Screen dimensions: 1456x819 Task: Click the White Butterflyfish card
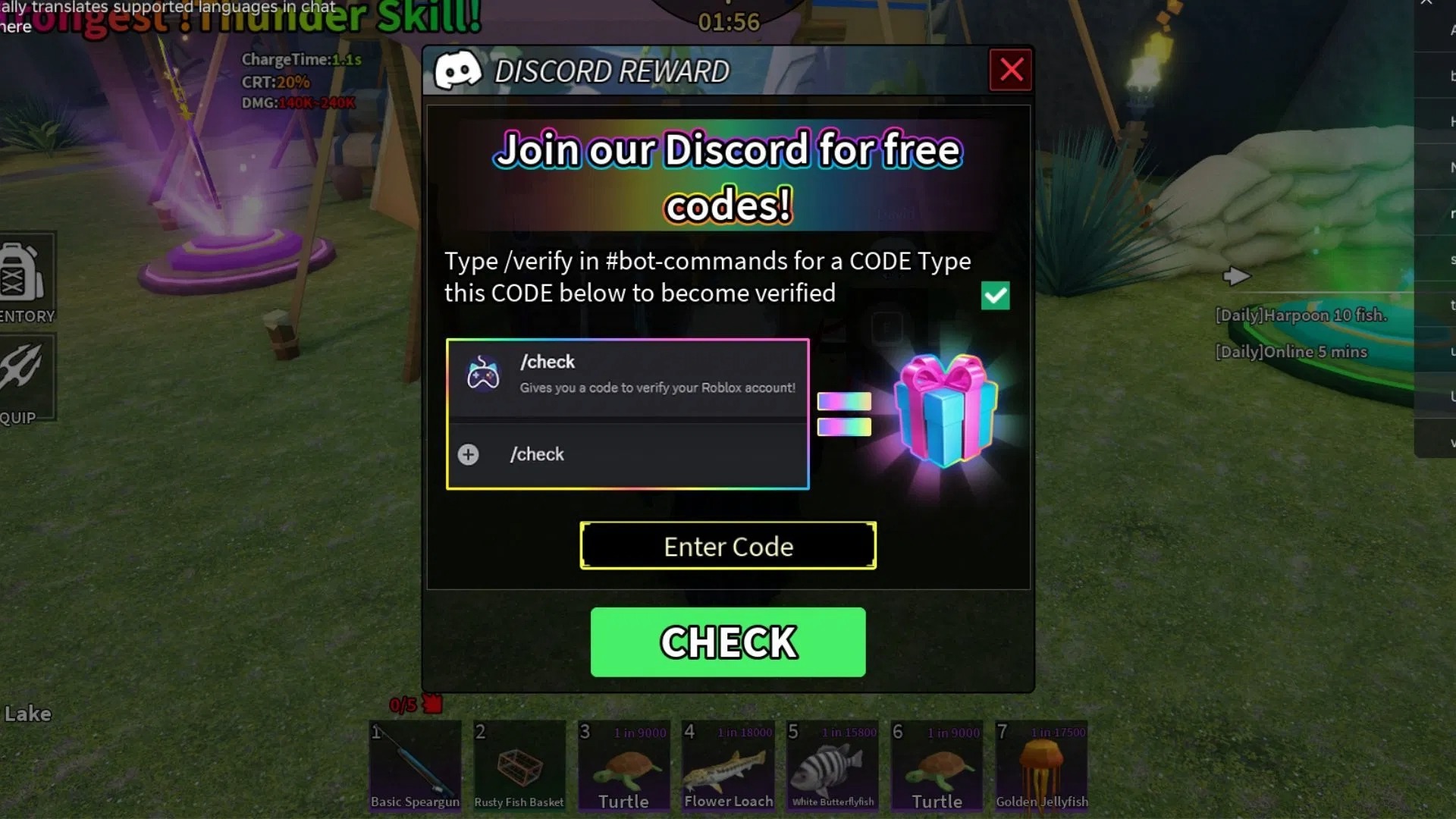point(833,766)
